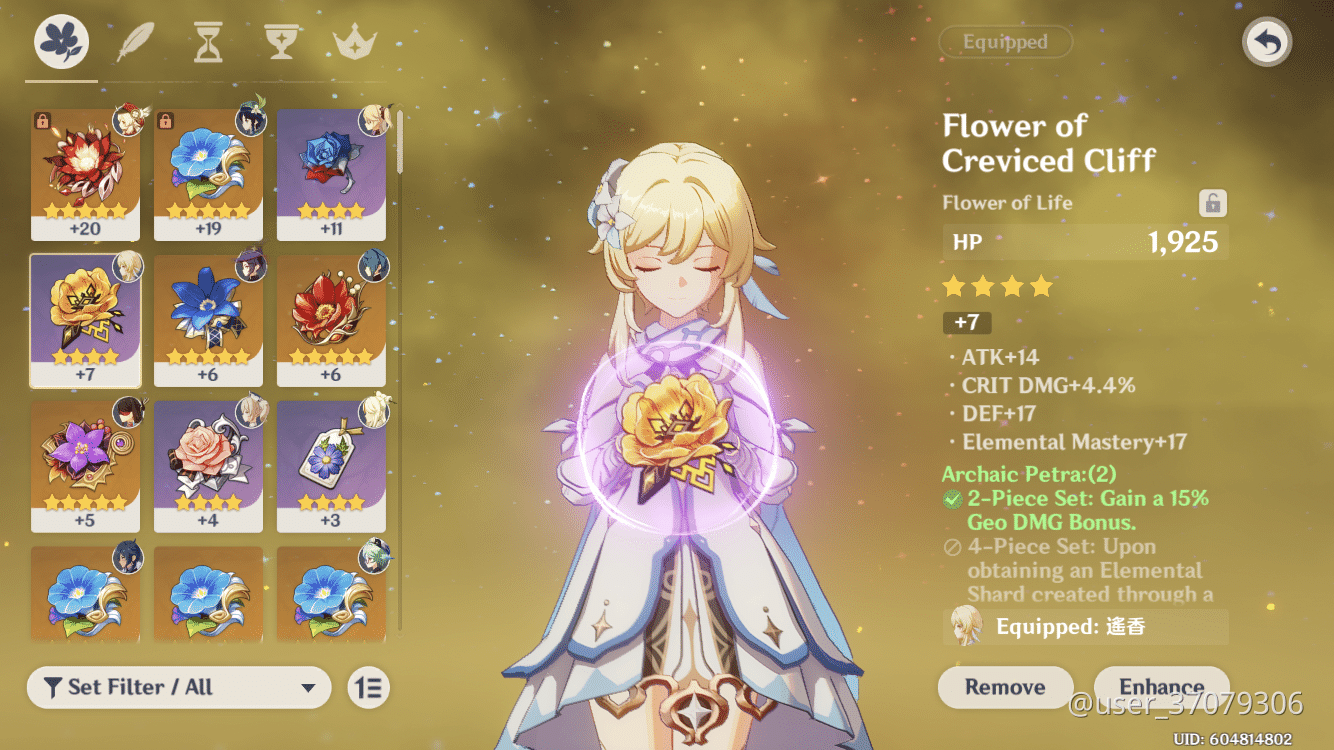1334x750 pixels.
Task: Switch to the Goblet of Eonothem tab
Action: 281,42
